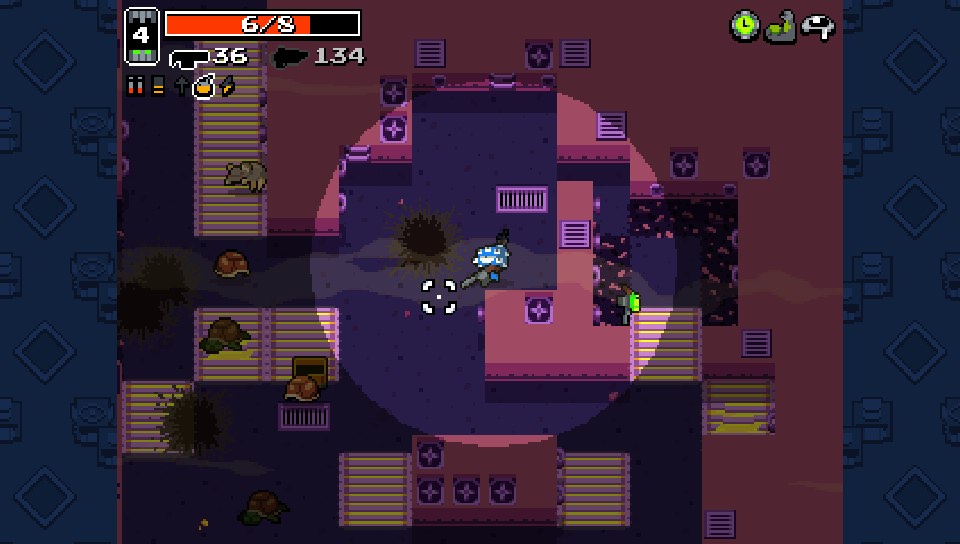Click the lightning energy ammo icon
The image size is (960, 544).
[x=228, y=86]
